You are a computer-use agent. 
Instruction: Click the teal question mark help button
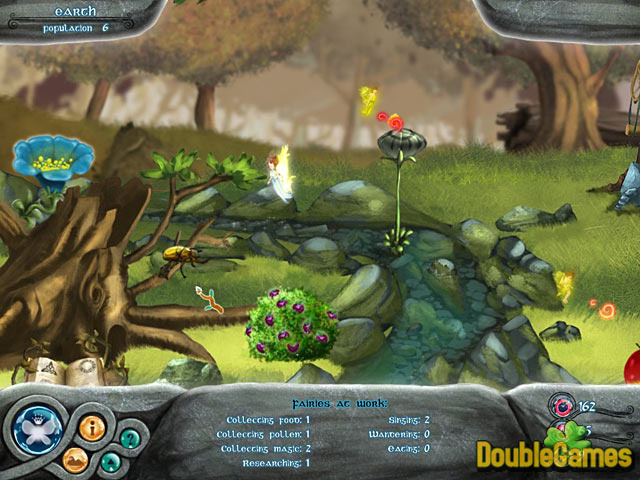(129, 438)
